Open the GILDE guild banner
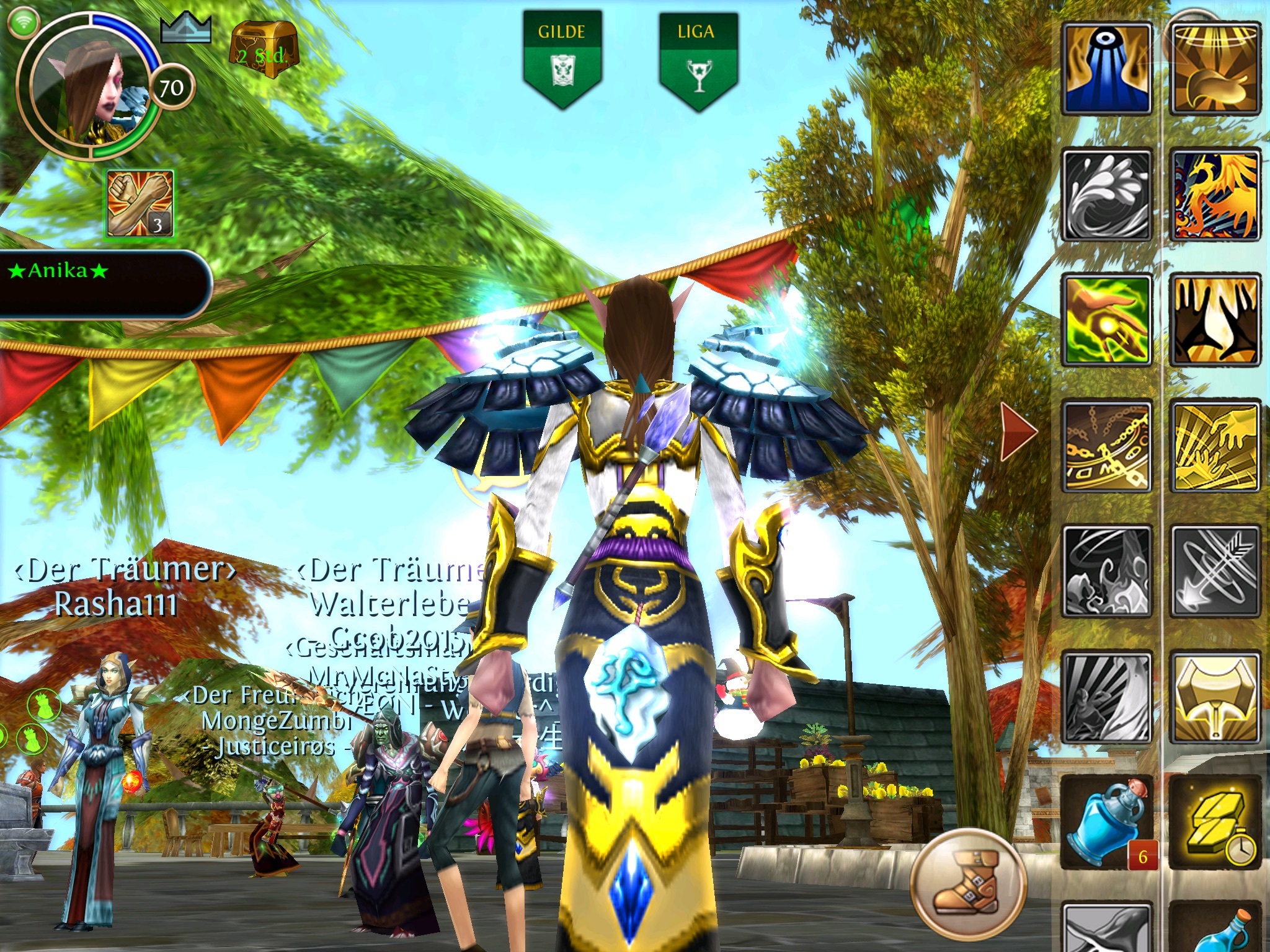This screenshot has width=1270, height=952. pyautogui.click(x=562, y=59)
